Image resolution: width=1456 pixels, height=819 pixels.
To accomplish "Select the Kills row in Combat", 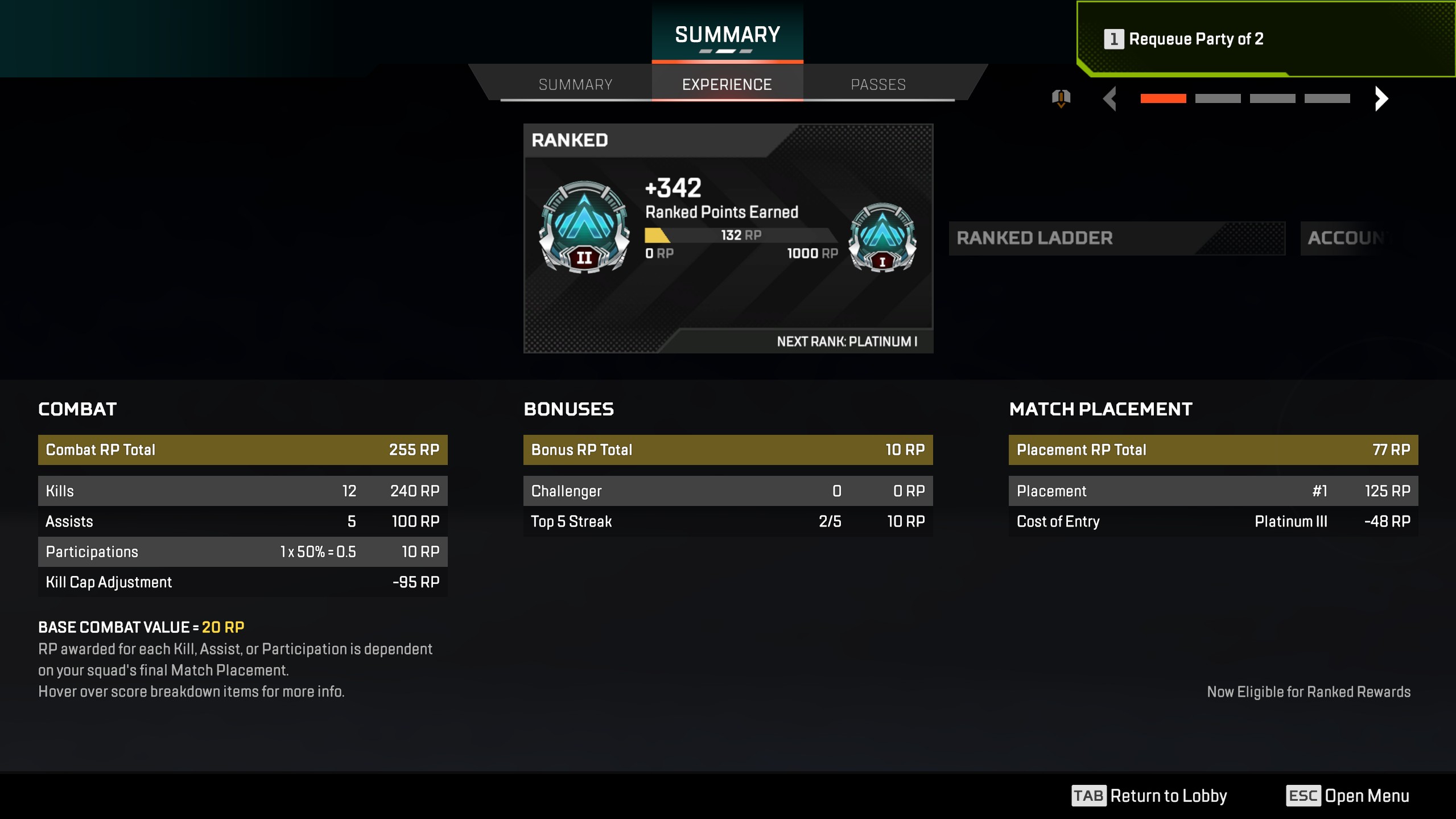I will tap(242, 491).
